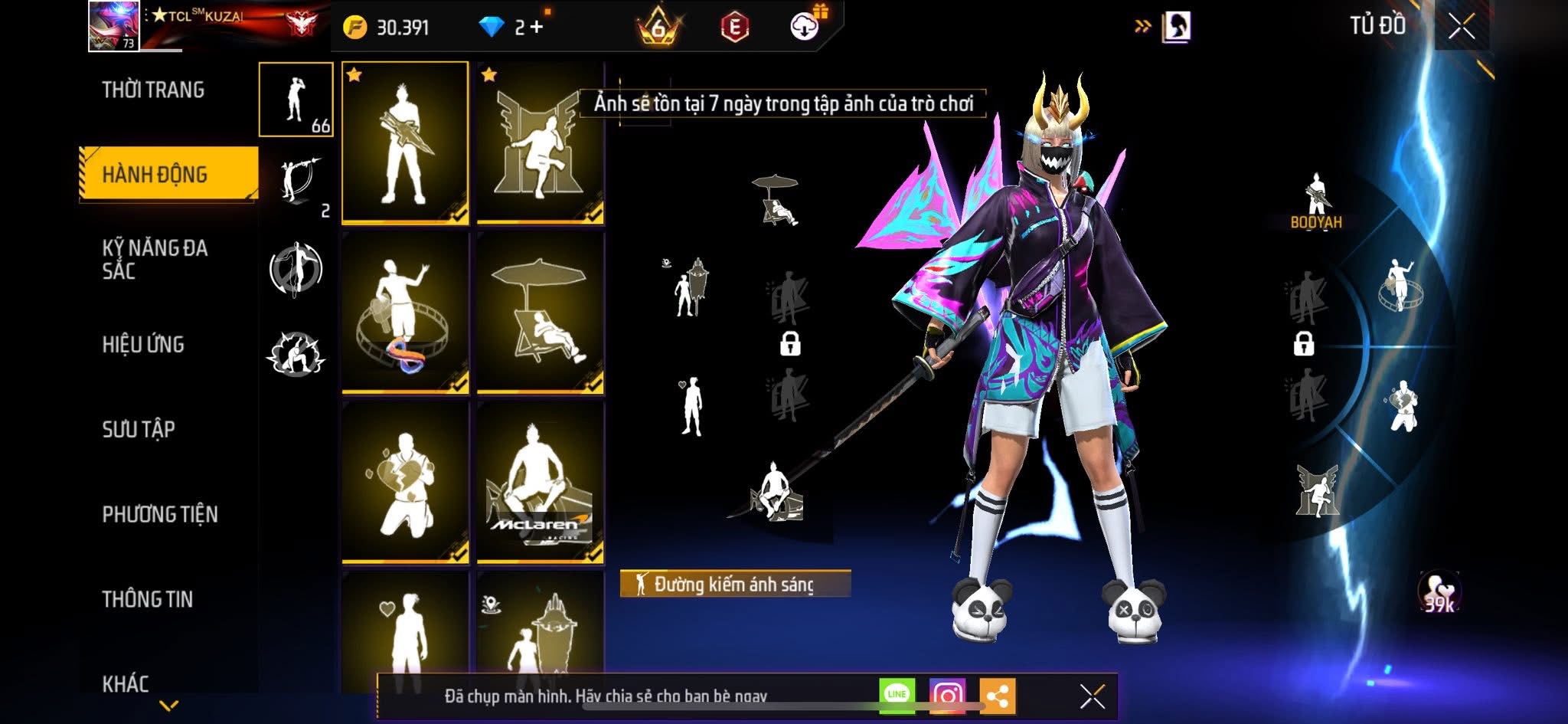
Task: Add more diamonds with plus button
Action: [x=537, y=28]
